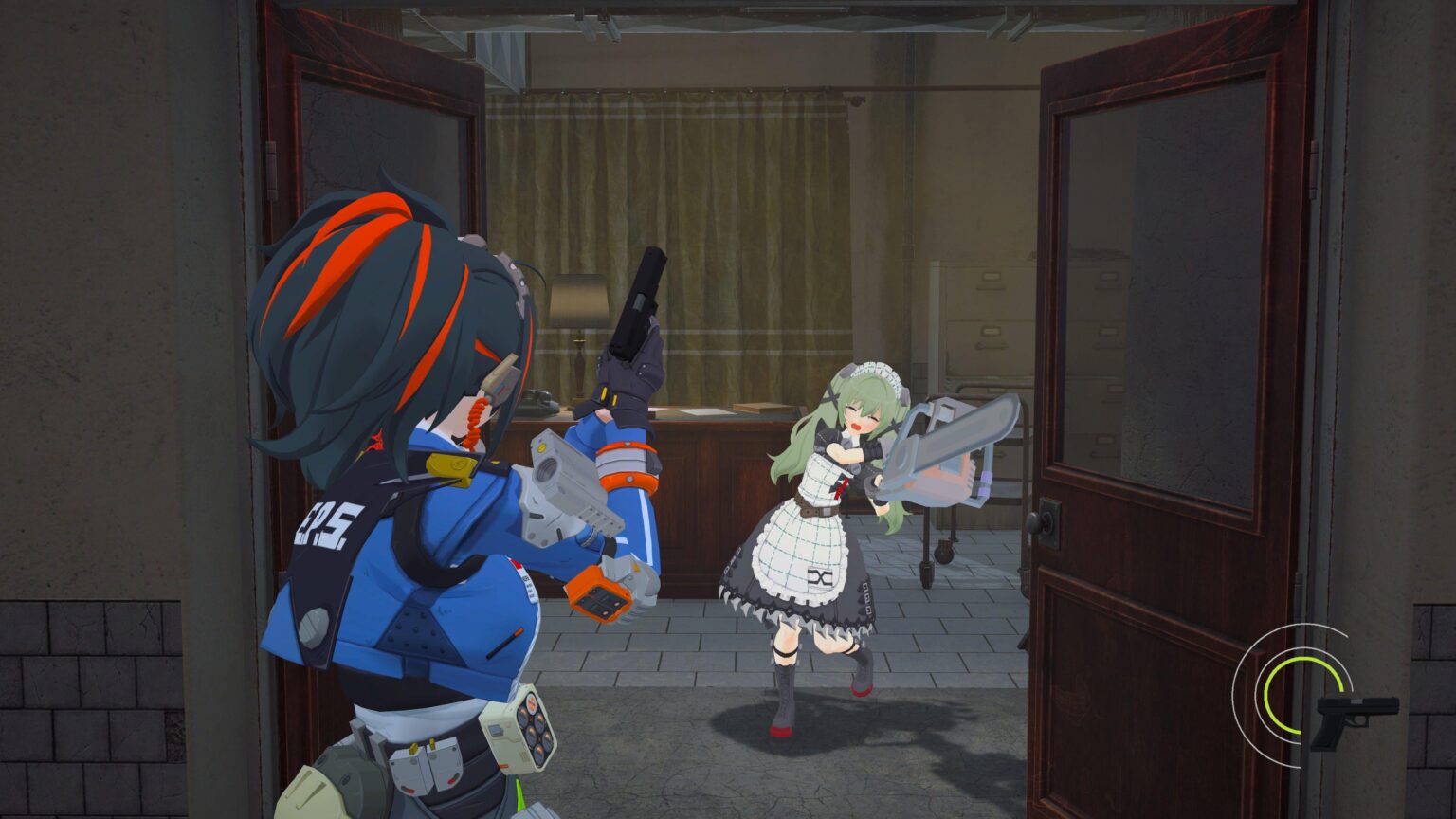
Task: Select the maid enemy holding the chainsaw
Action: [x=834, y=493]
